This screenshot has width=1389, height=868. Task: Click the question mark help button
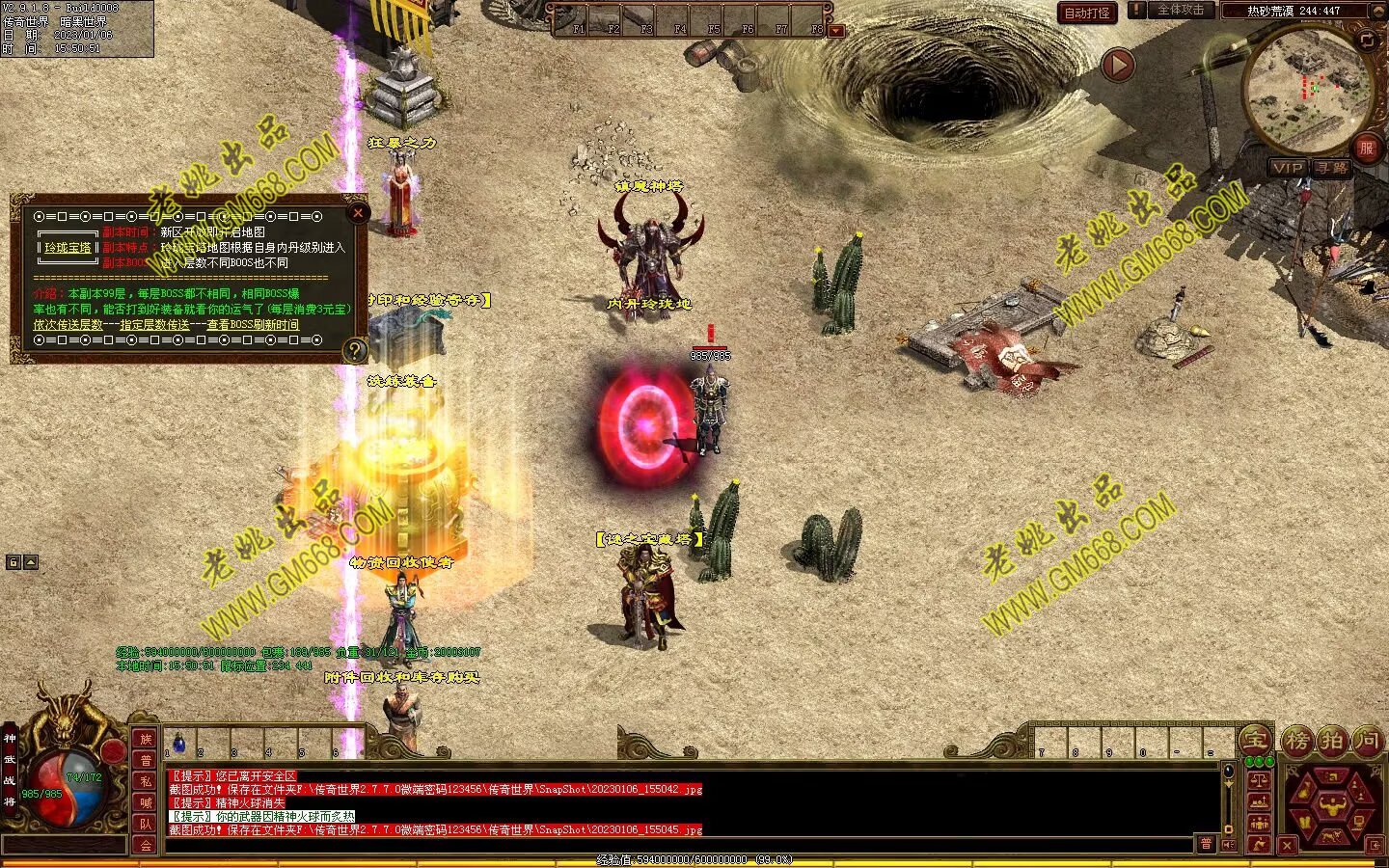355,350
